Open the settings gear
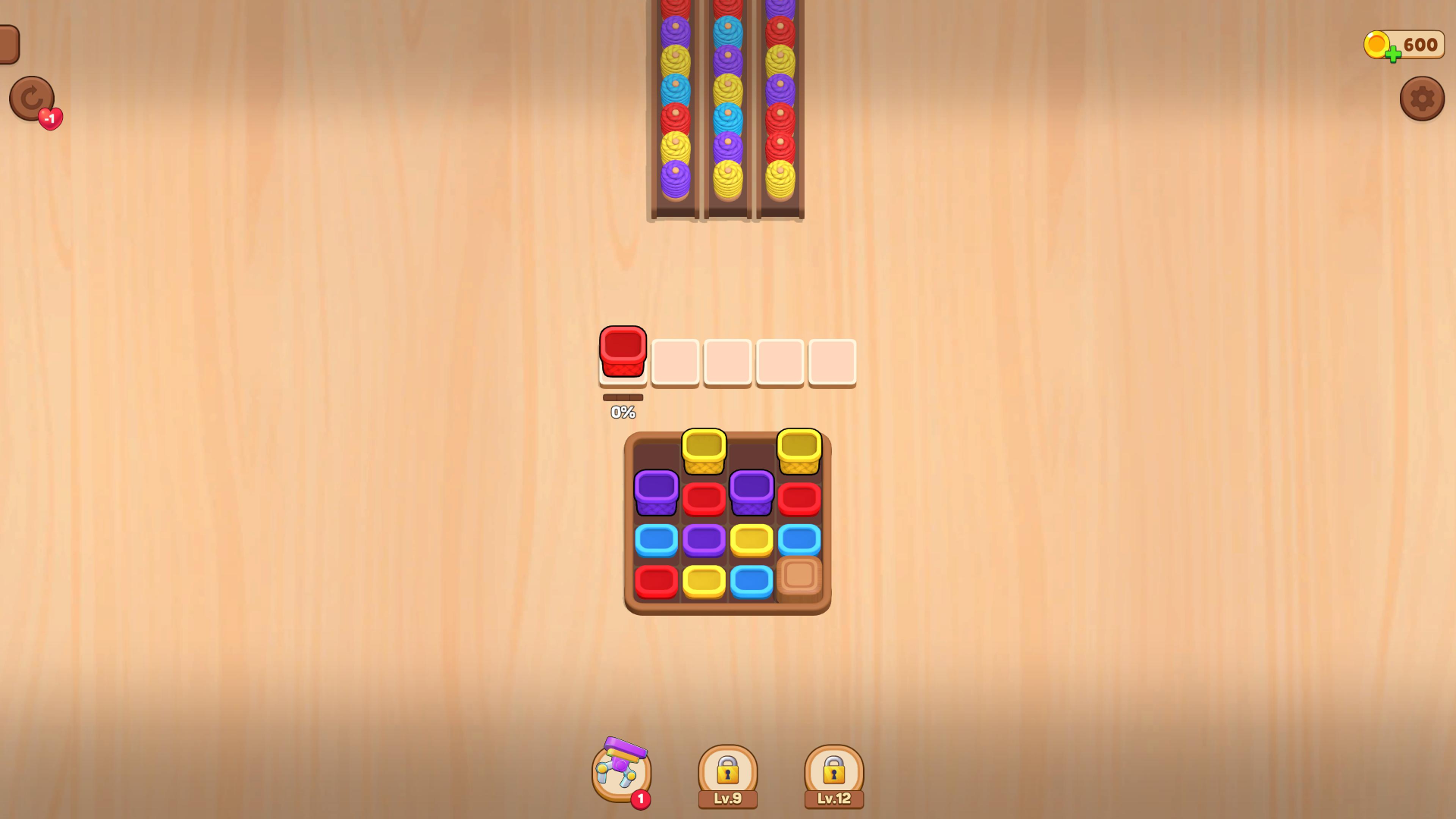The width and height of the screenshot is (1456, 819). (1423, 99)
